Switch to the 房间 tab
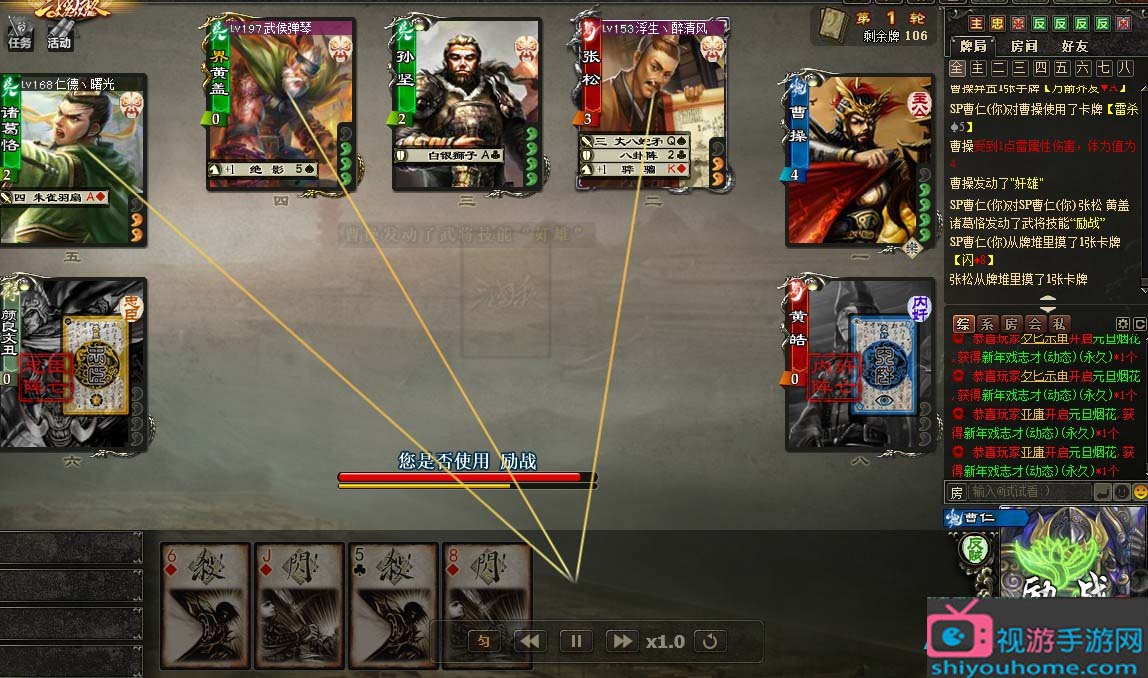 click(x=1024, y=46)
